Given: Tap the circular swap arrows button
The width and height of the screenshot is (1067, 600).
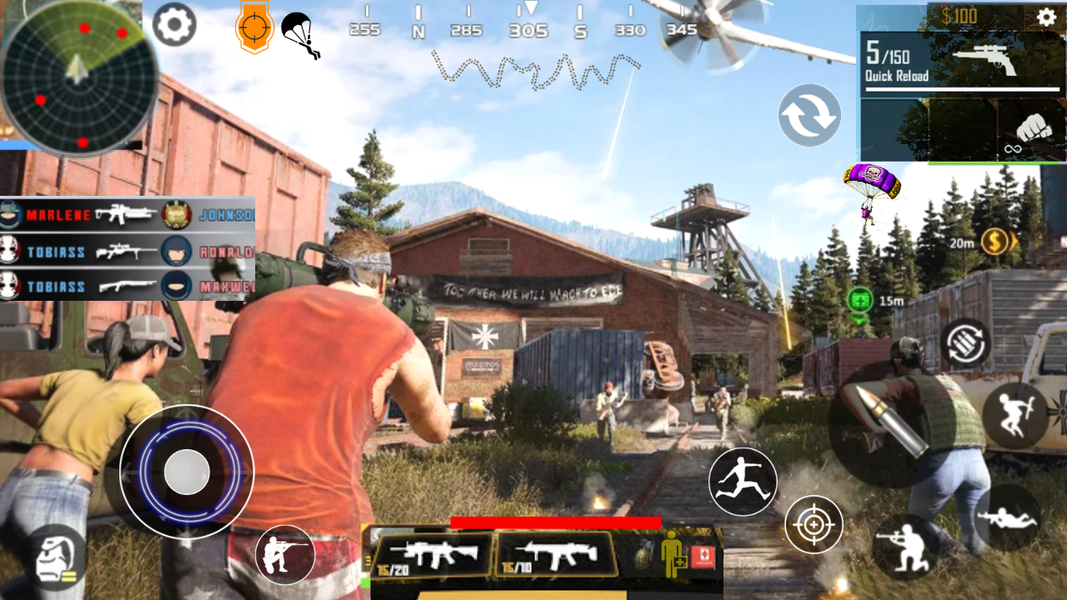Looking at the screenshot, I should [809, 115].
